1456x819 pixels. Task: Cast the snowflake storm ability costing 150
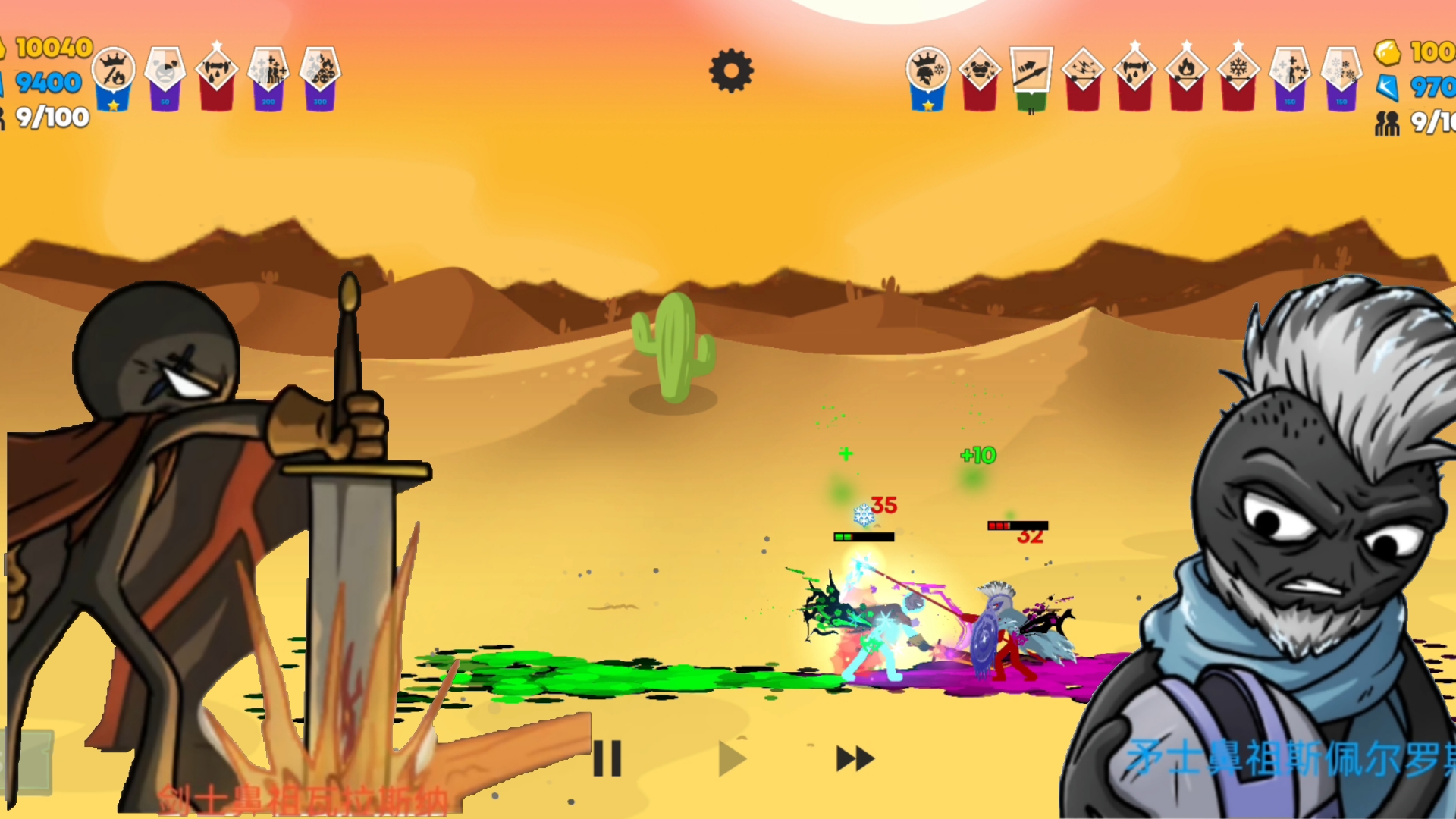tap(1341, 74)
